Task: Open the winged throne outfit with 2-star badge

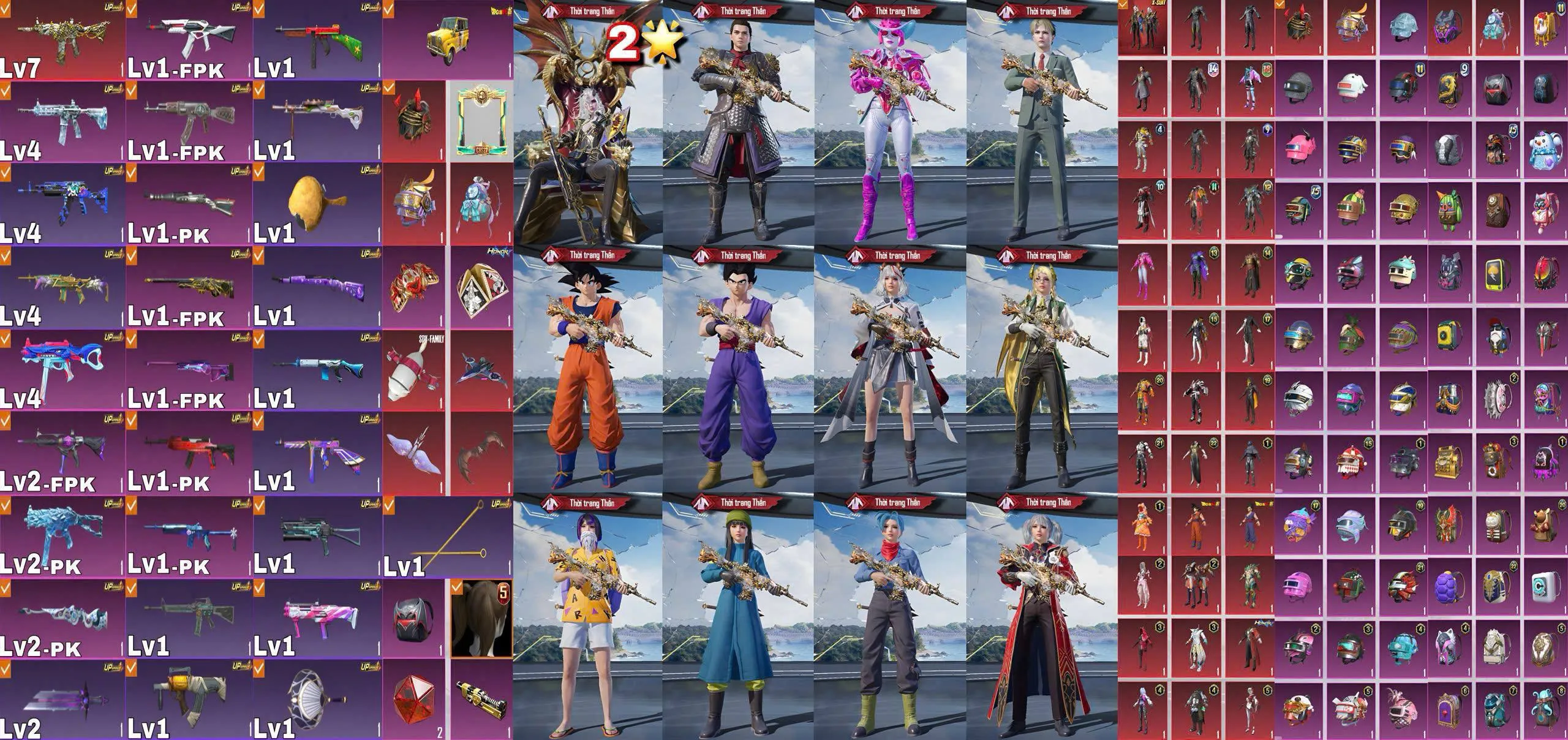Action: (587, 123)
